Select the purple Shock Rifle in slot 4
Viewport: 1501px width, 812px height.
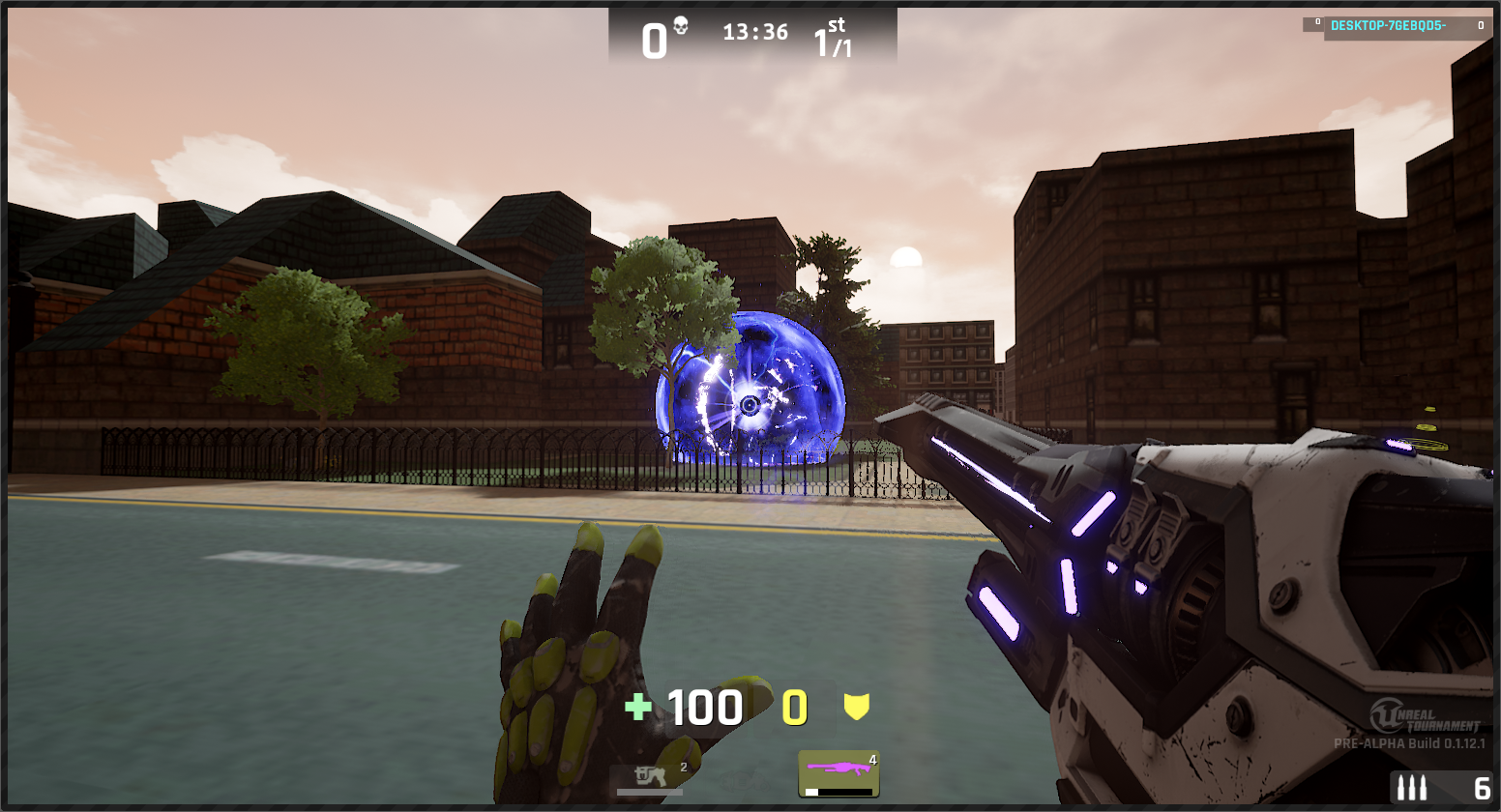point(838,773)
